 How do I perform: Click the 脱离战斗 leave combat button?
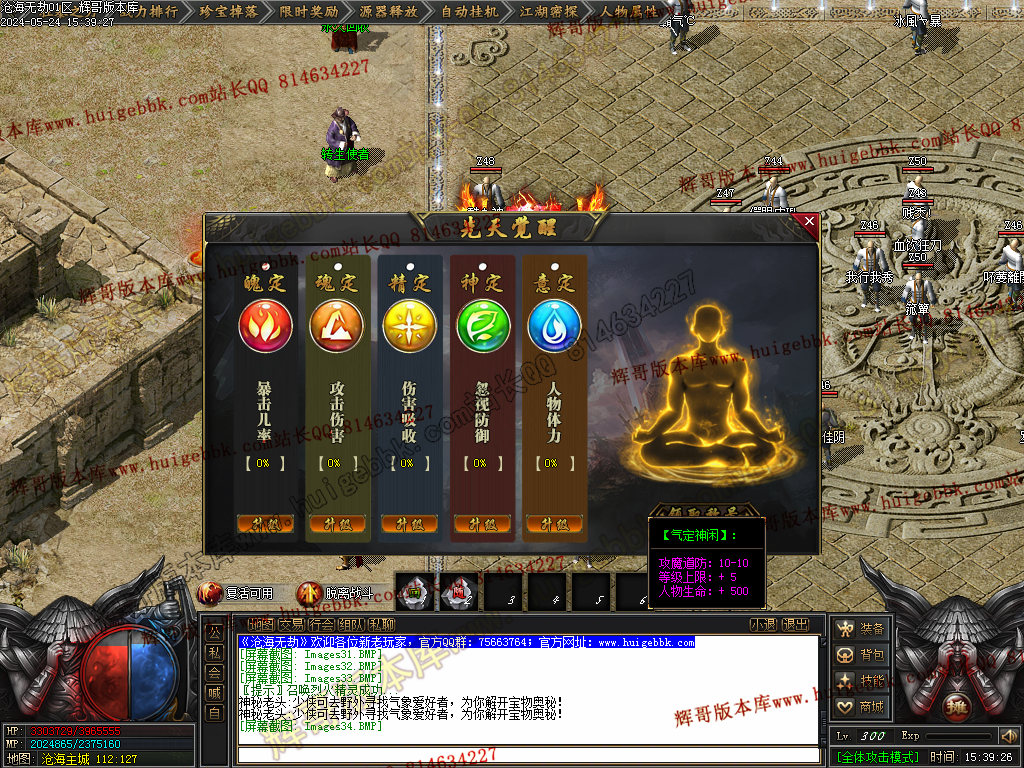tap(336, 593)
